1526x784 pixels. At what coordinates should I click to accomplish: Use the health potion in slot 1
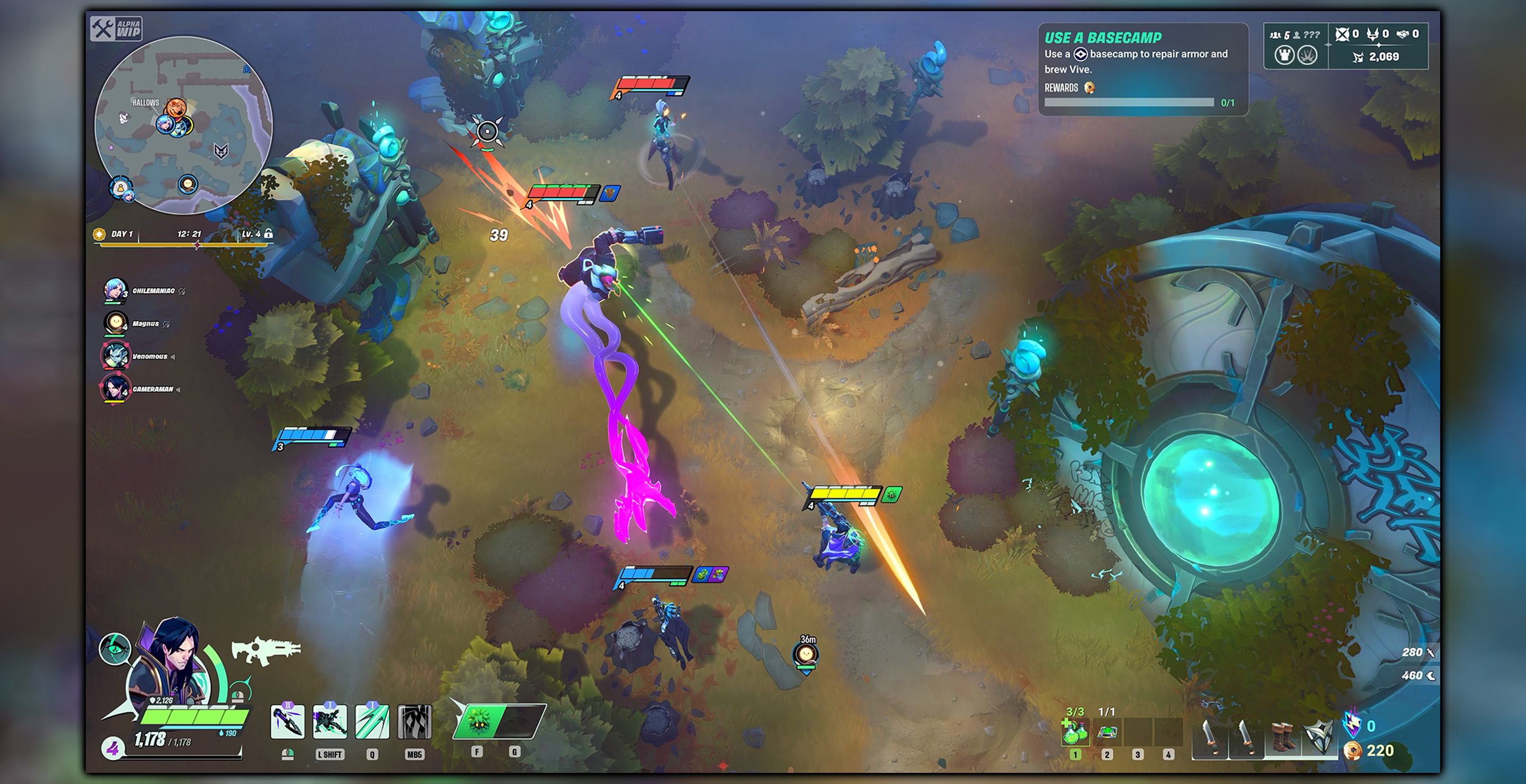[1076, 733]
